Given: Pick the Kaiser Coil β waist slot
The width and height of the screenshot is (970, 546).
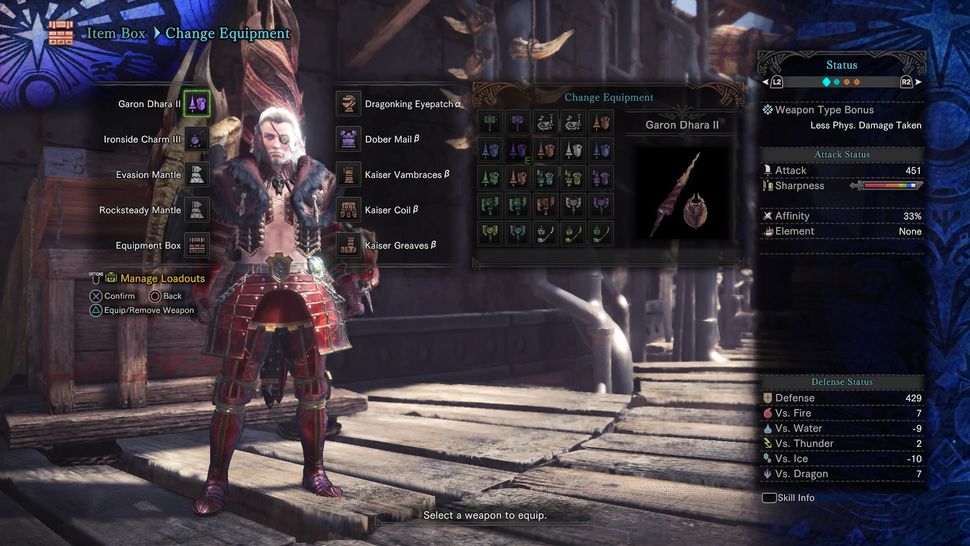Looking at the screenshot, I should (x=349, y=210).
